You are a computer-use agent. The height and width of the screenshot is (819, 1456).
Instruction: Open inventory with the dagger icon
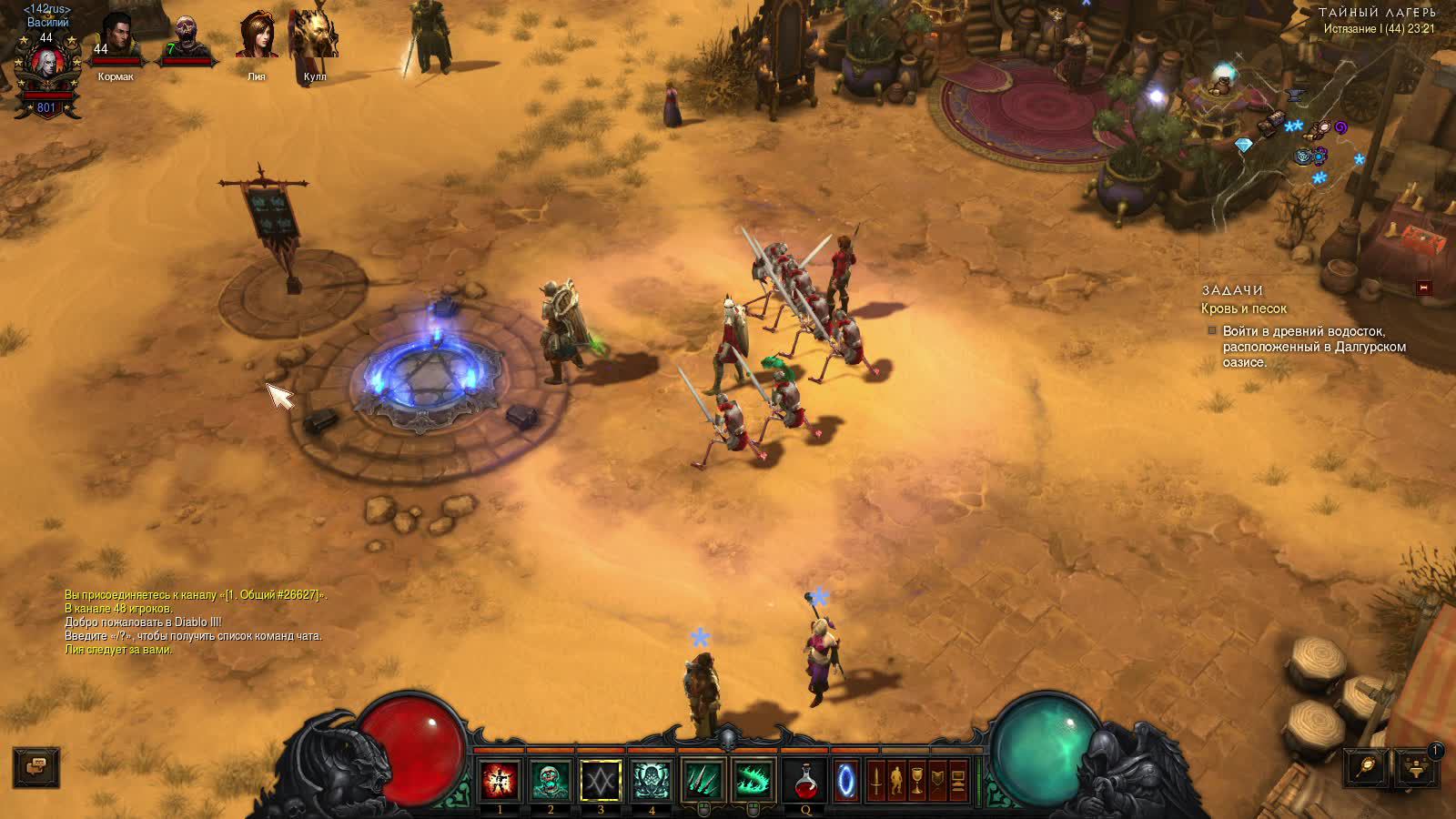[x=875, y=781]
